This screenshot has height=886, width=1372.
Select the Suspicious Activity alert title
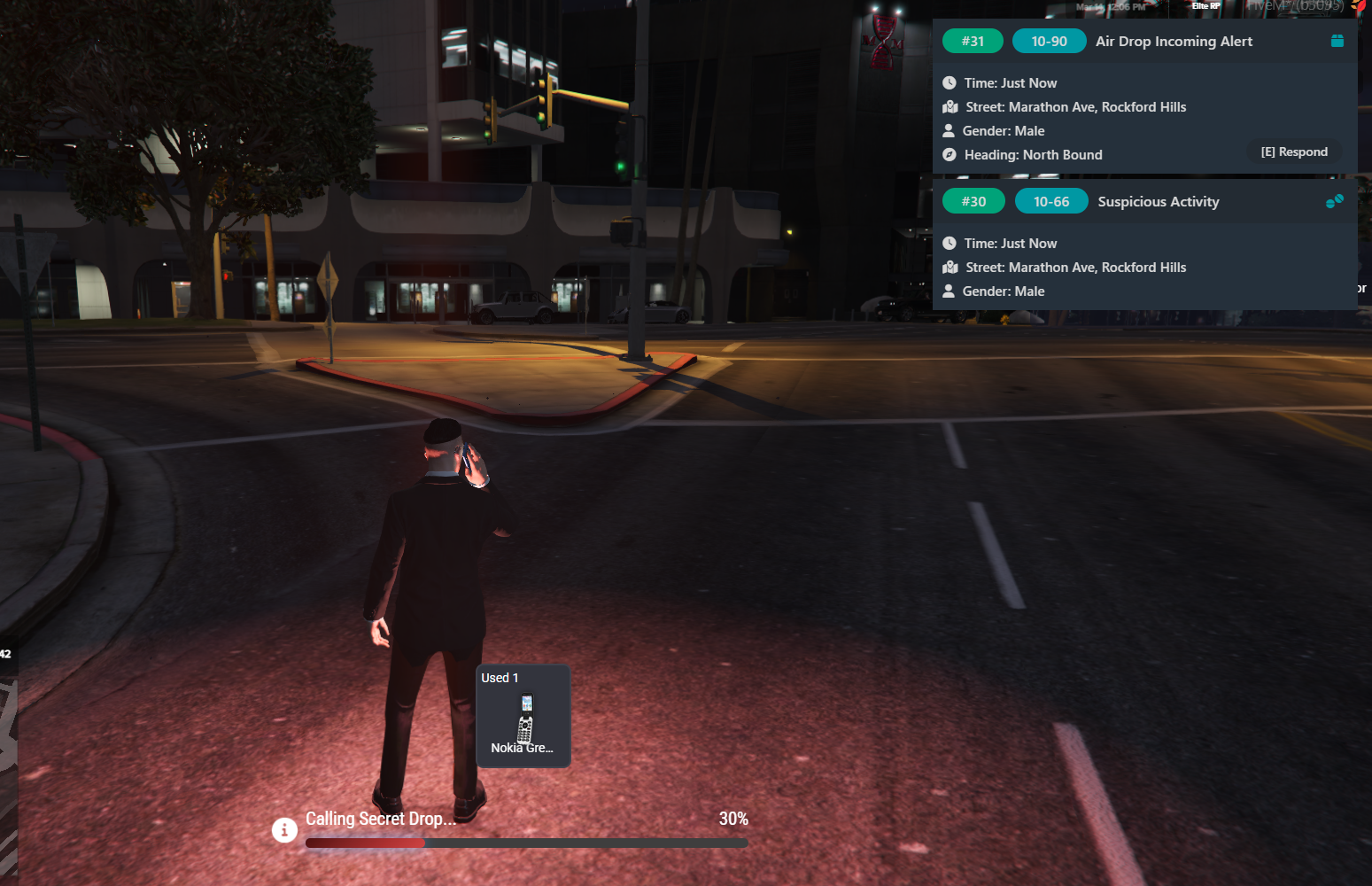point(1158,202)
